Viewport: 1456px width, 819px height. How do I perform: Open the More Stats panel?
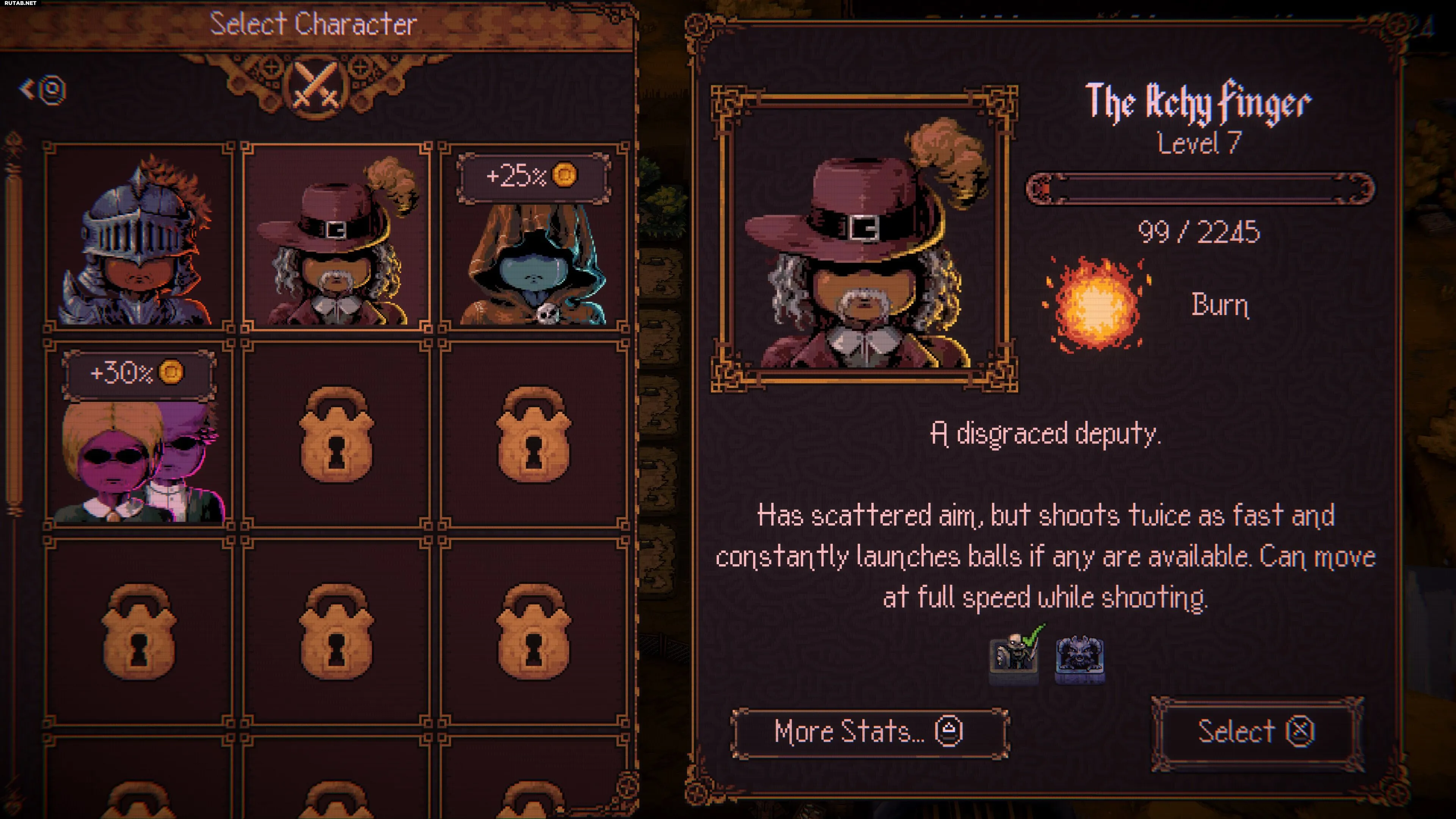869,733
